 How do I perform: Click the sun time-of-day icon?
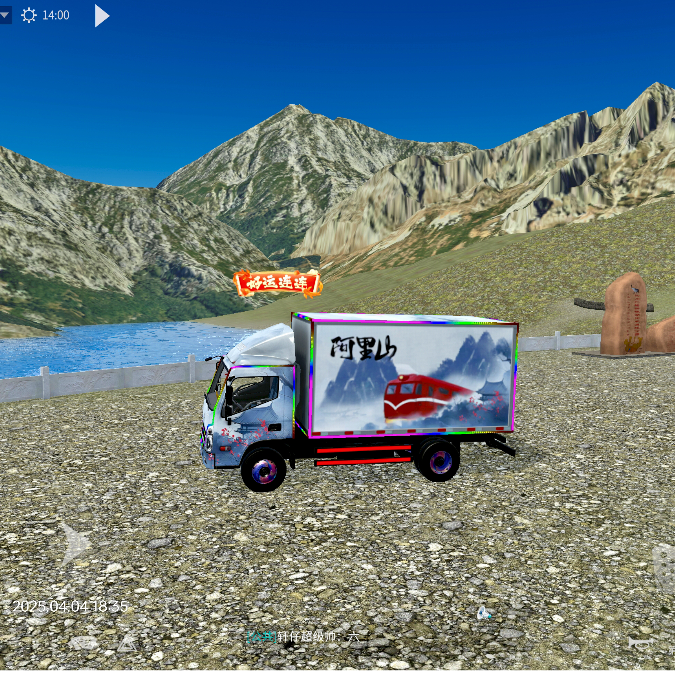(x=29, y=16)
